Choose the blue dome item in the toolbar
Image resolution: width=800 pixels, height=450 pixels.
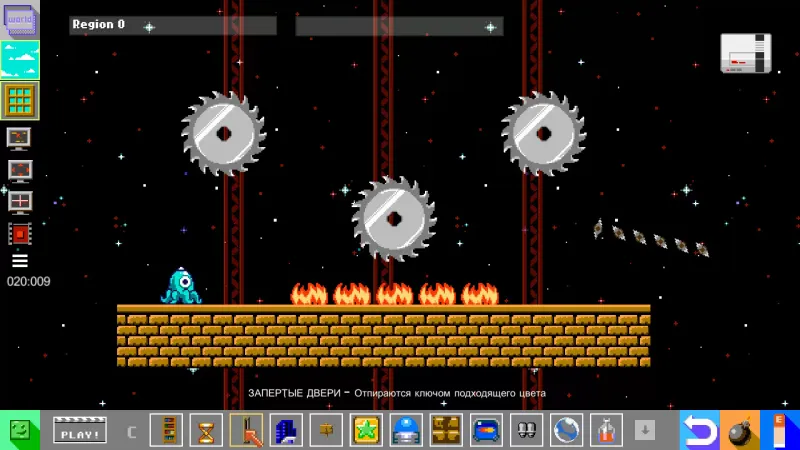(x=406, y=430)
